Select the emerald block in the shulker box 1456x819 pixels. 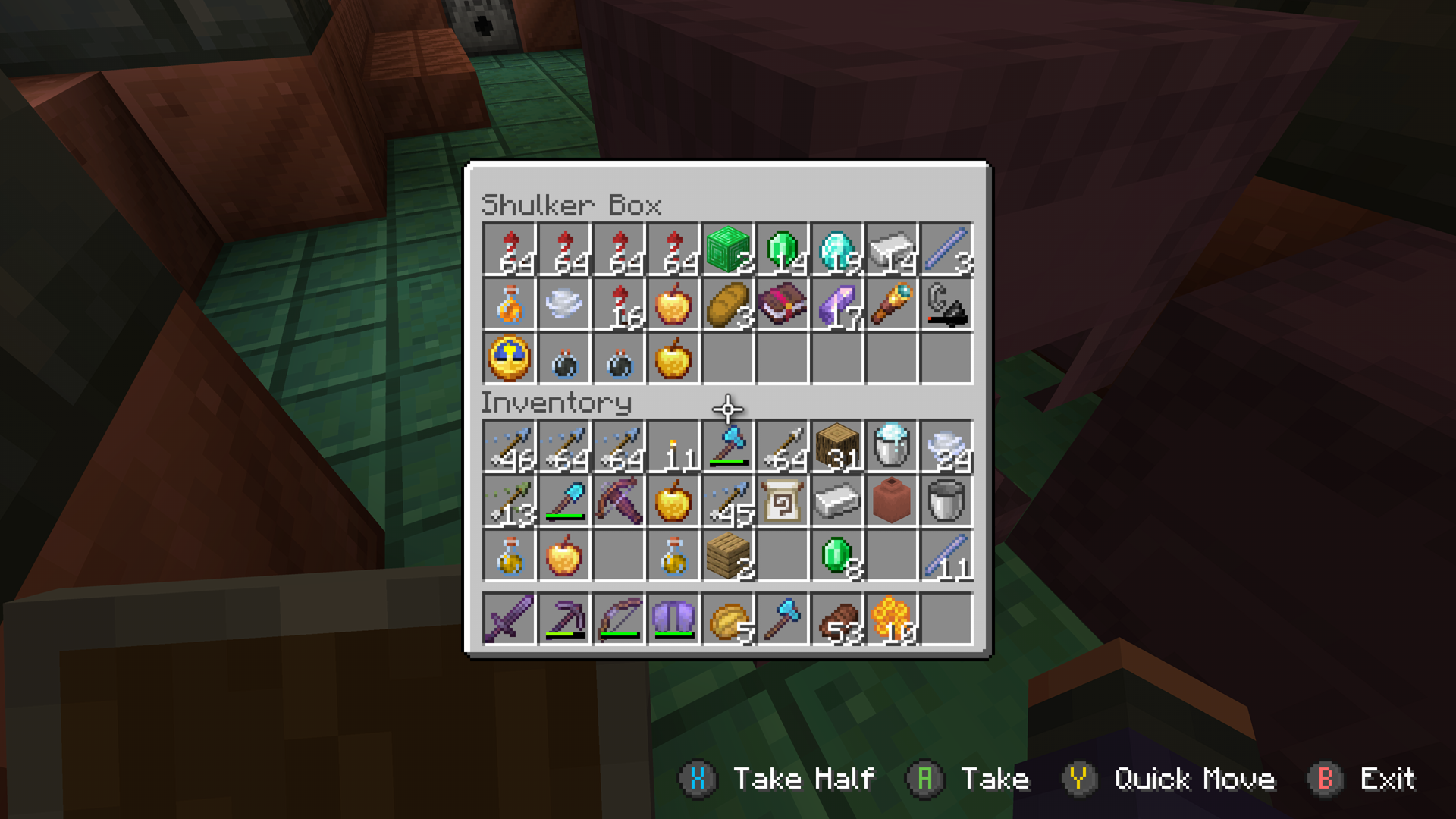click(x=726, y=250)
